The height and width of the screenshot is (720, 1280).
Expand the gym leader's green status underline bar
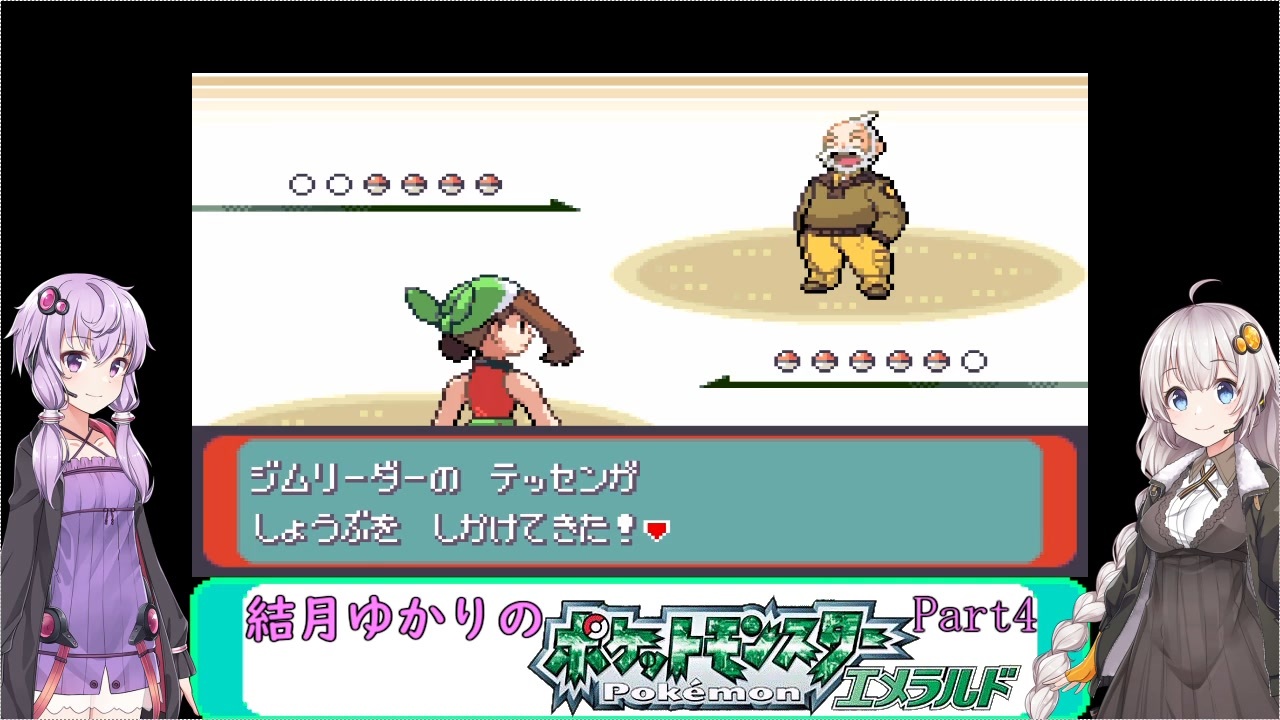pos(880,384)
